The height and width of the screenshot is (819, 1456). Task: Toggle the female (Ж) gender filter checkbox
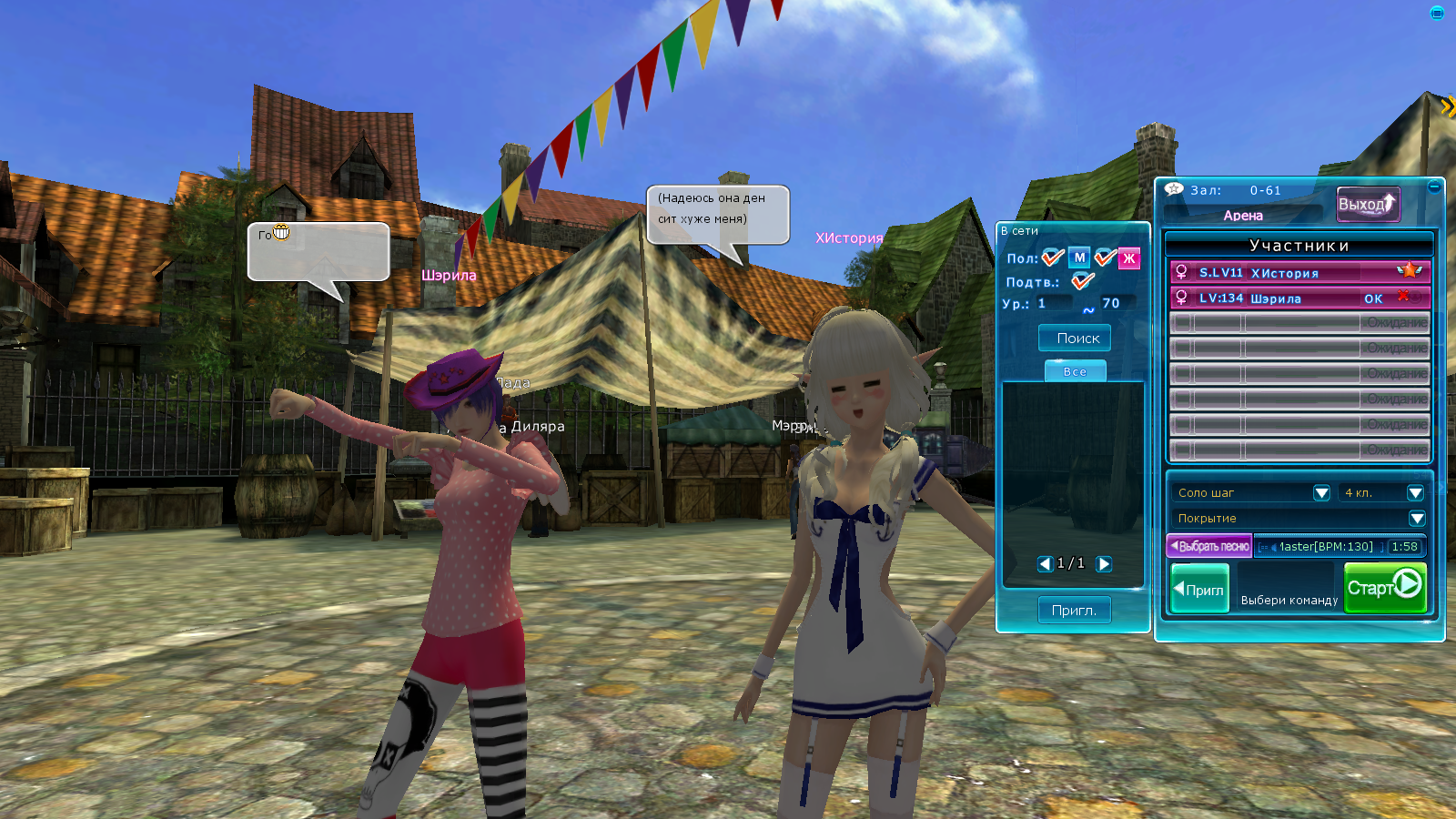coord(1106,258)
